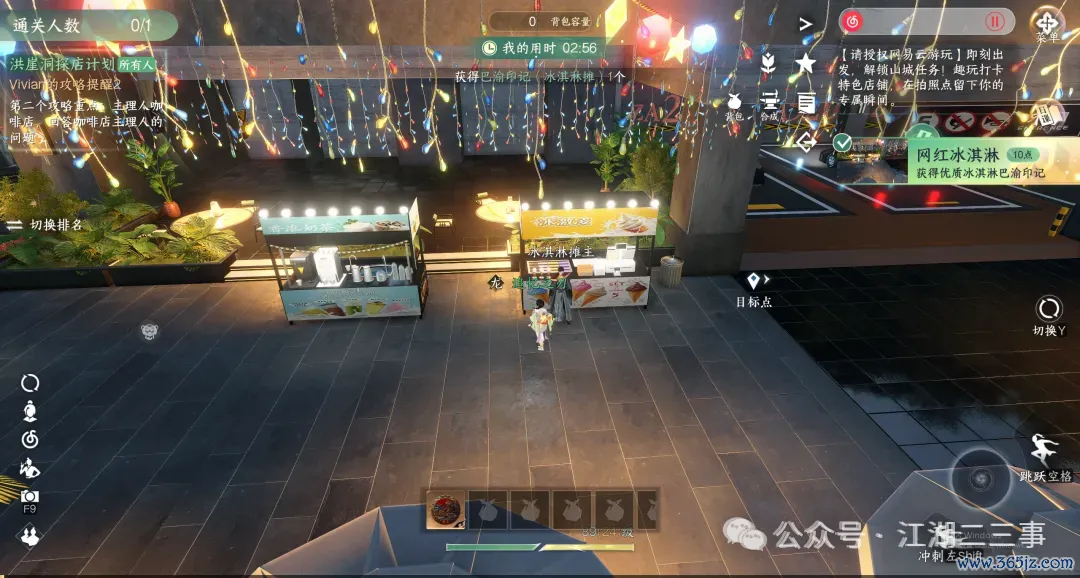
Task: Click the book icon below menu
Action: (1046, 113)
